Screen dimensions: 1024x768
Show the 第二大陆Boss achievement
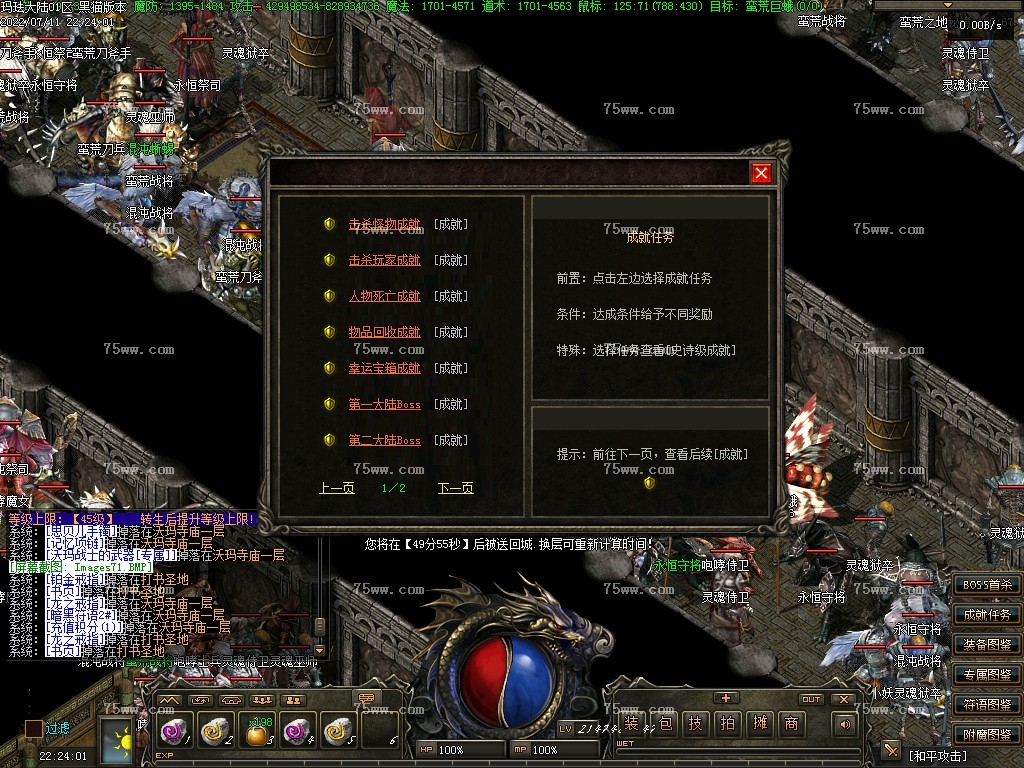(x=384, y=440)
